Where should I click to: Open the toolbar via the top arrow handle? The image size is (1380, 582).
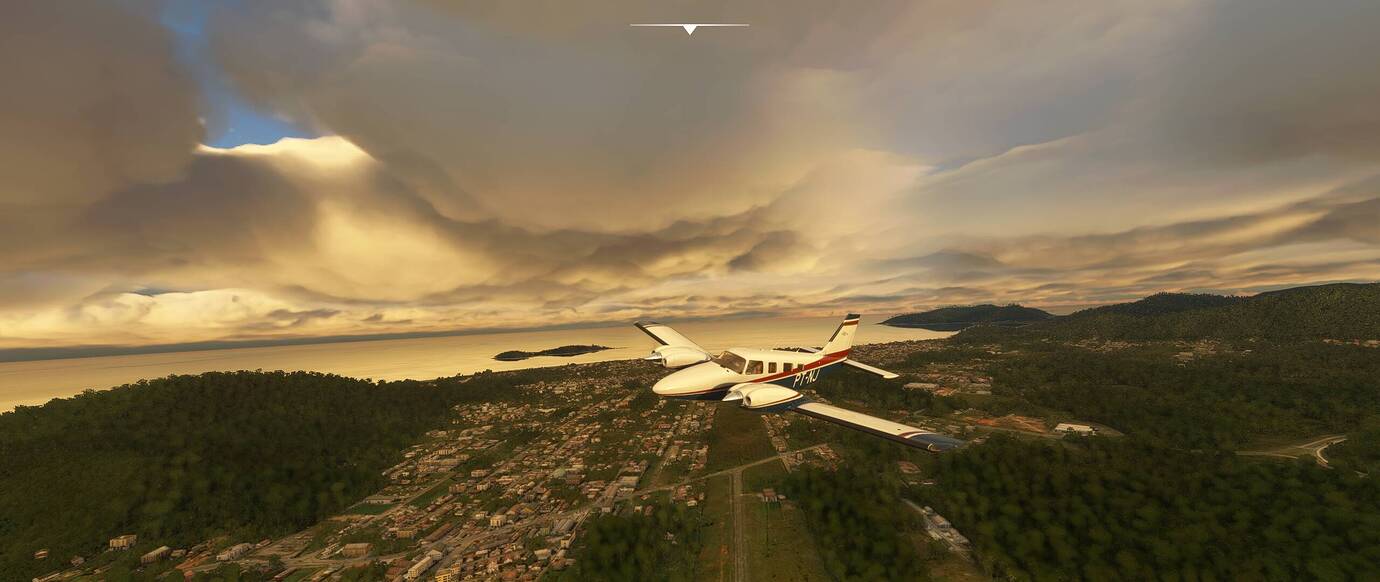[689, 29]
